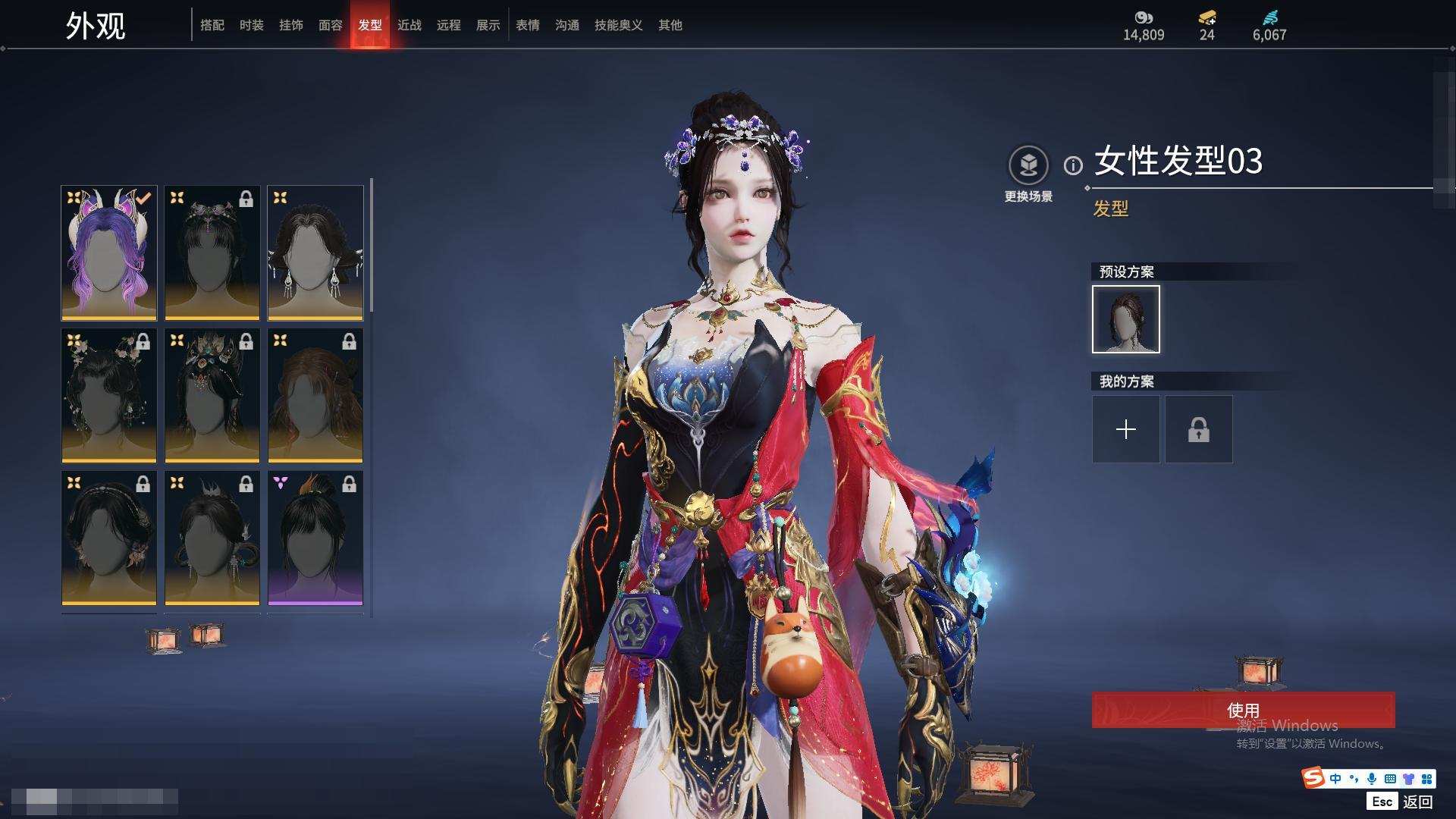Select the purple-rarity topknot hairstyle
The height and width of the screenshot is (819, 1456).
315,538
